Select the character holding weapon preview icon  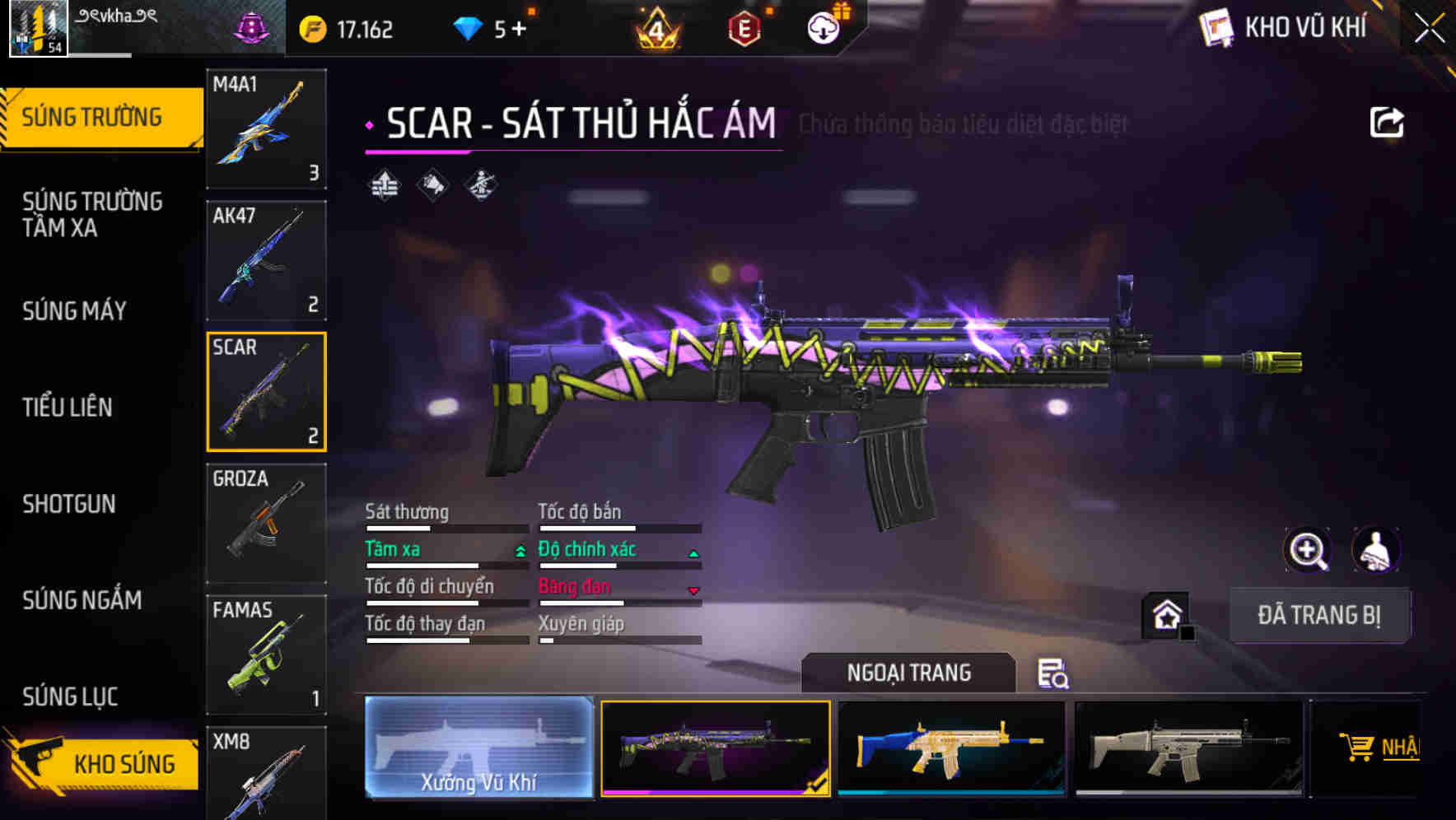coord(1377,550)
